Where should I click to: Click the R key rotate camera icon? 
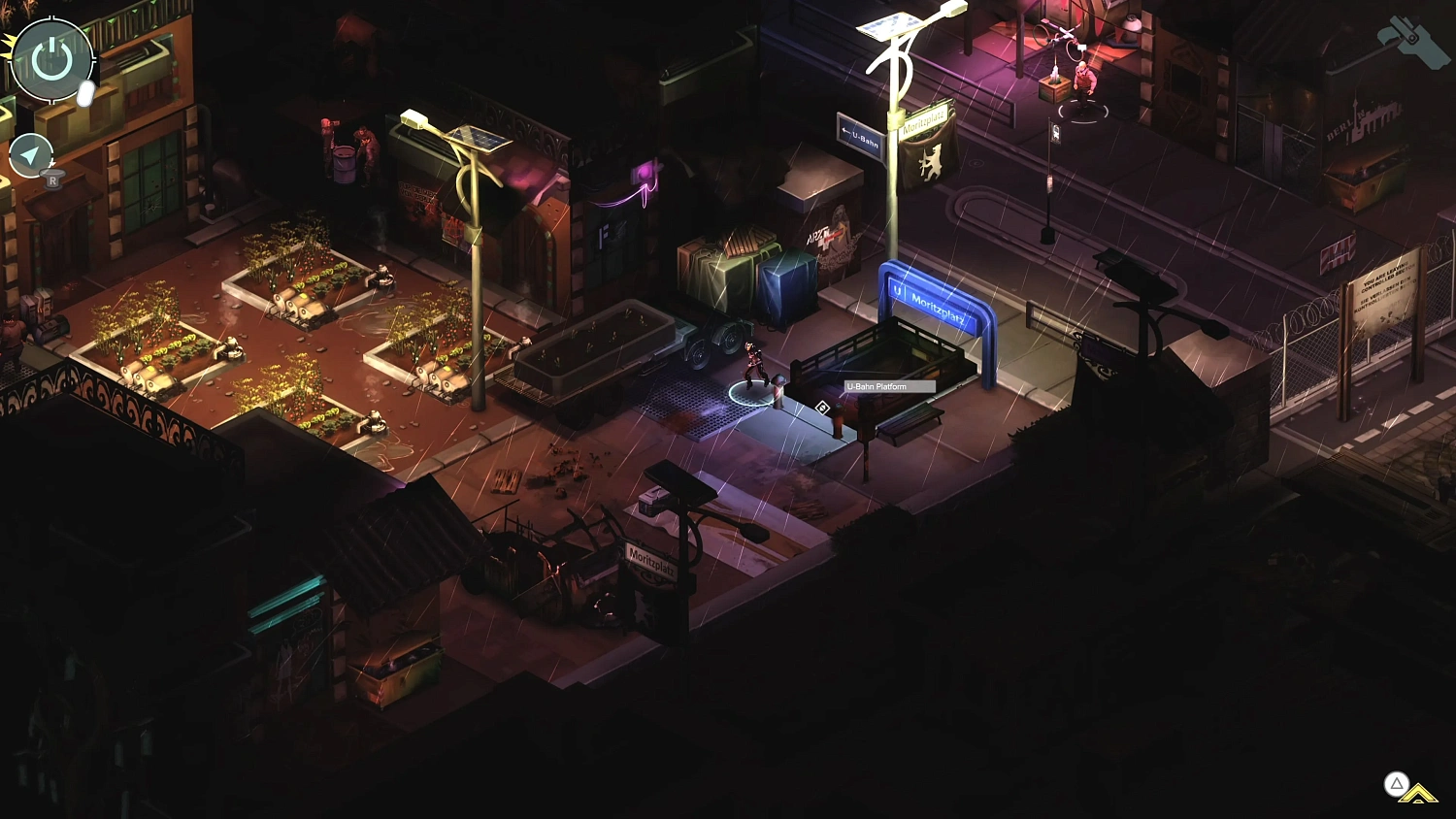(x=51, y=179)
